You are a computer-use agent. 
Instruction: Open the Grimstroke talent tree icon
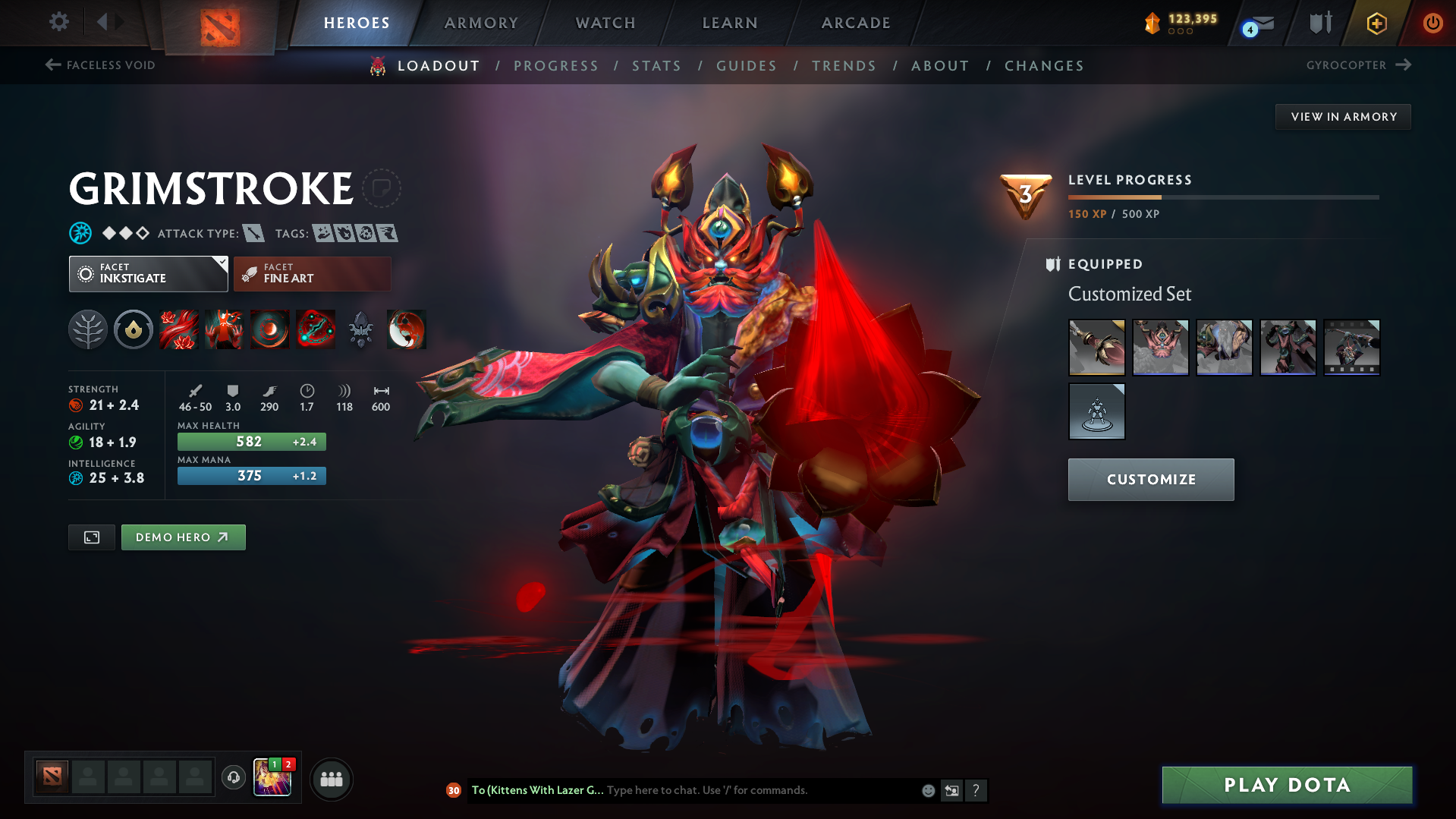pyautogui.click(x=89, y=329)
